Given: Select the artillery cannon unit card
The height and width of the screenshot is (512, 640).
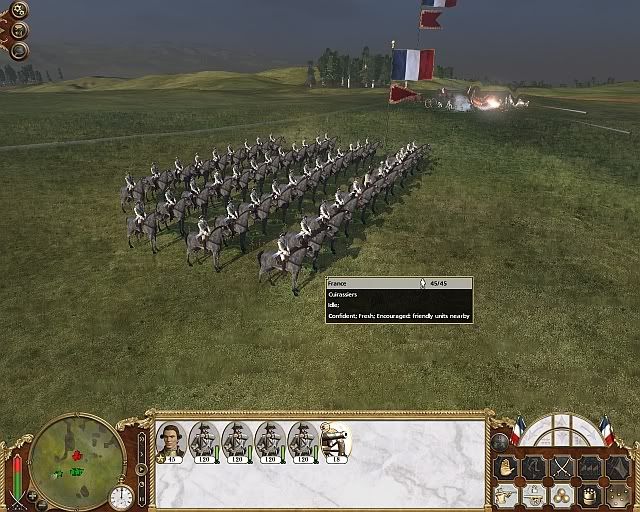Looking at the screenshot, I should pos(335,441).
